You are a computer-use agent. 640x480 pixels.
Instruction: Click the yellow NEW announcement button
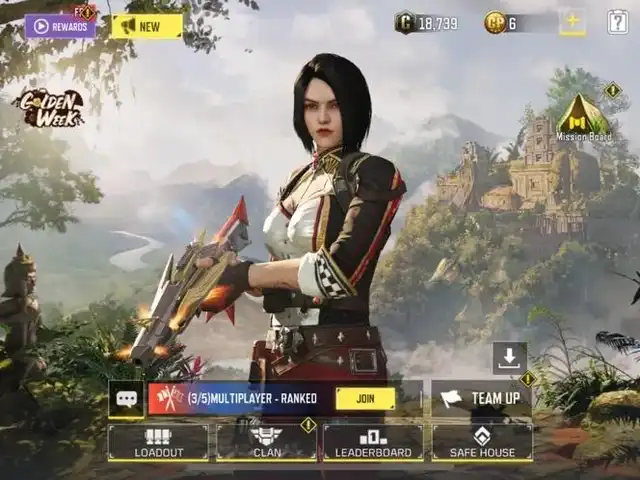[x=146, y=26]
